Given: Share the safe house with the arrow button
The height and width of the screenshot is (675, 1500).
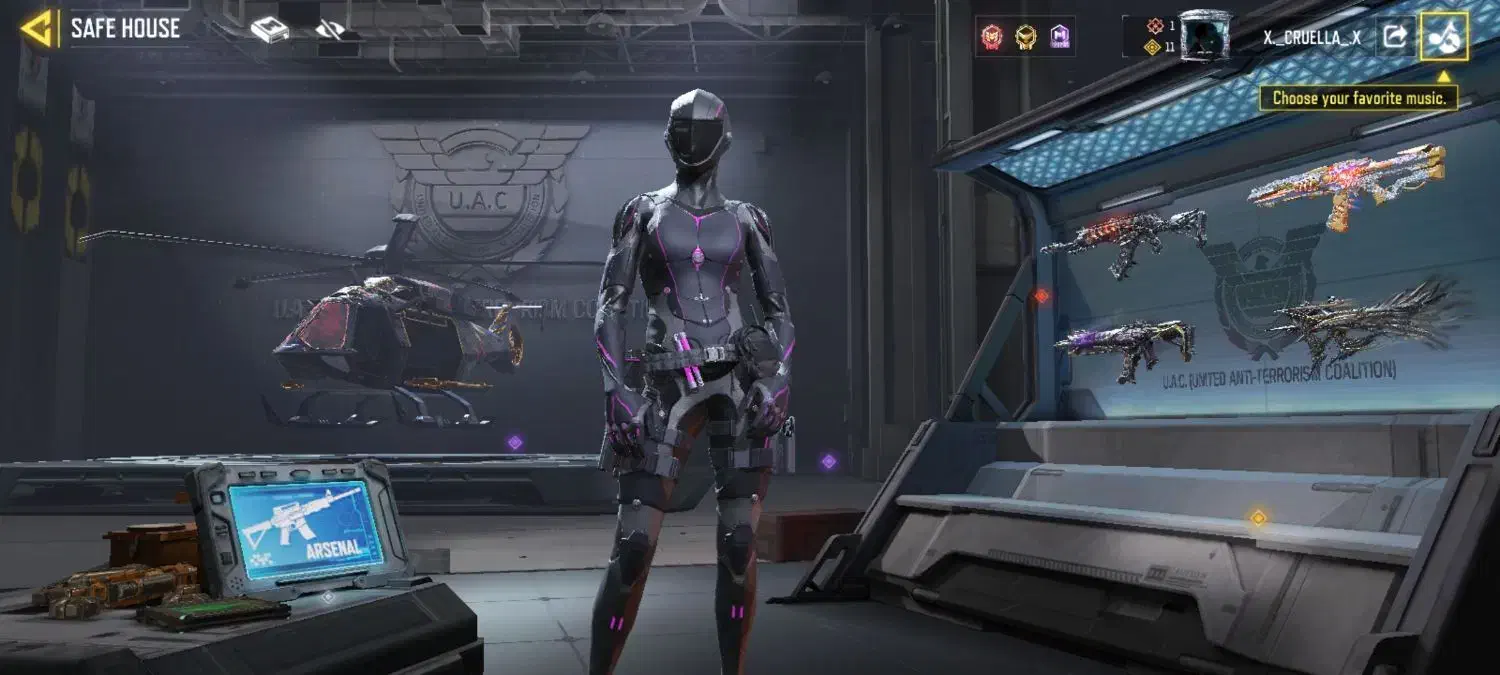Looking at the screenshot, I should point(1393,37).
